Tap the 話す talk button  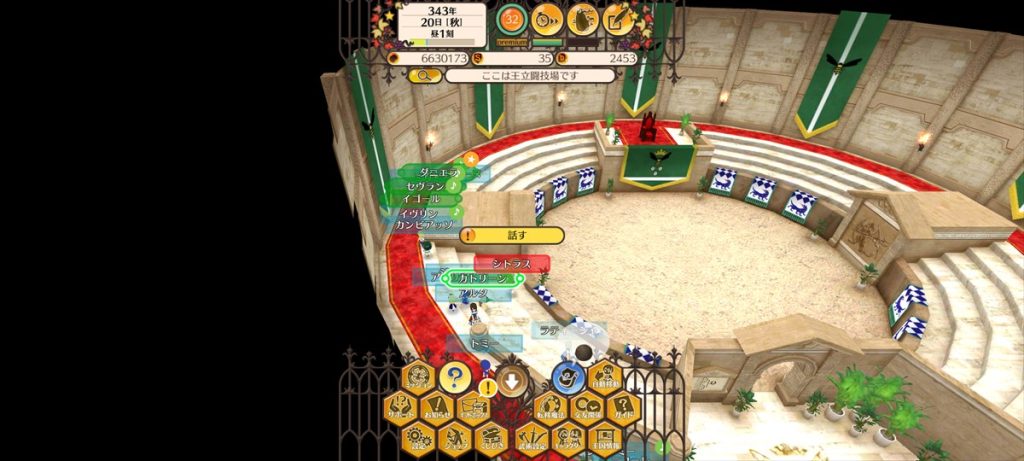click(513, 236)
